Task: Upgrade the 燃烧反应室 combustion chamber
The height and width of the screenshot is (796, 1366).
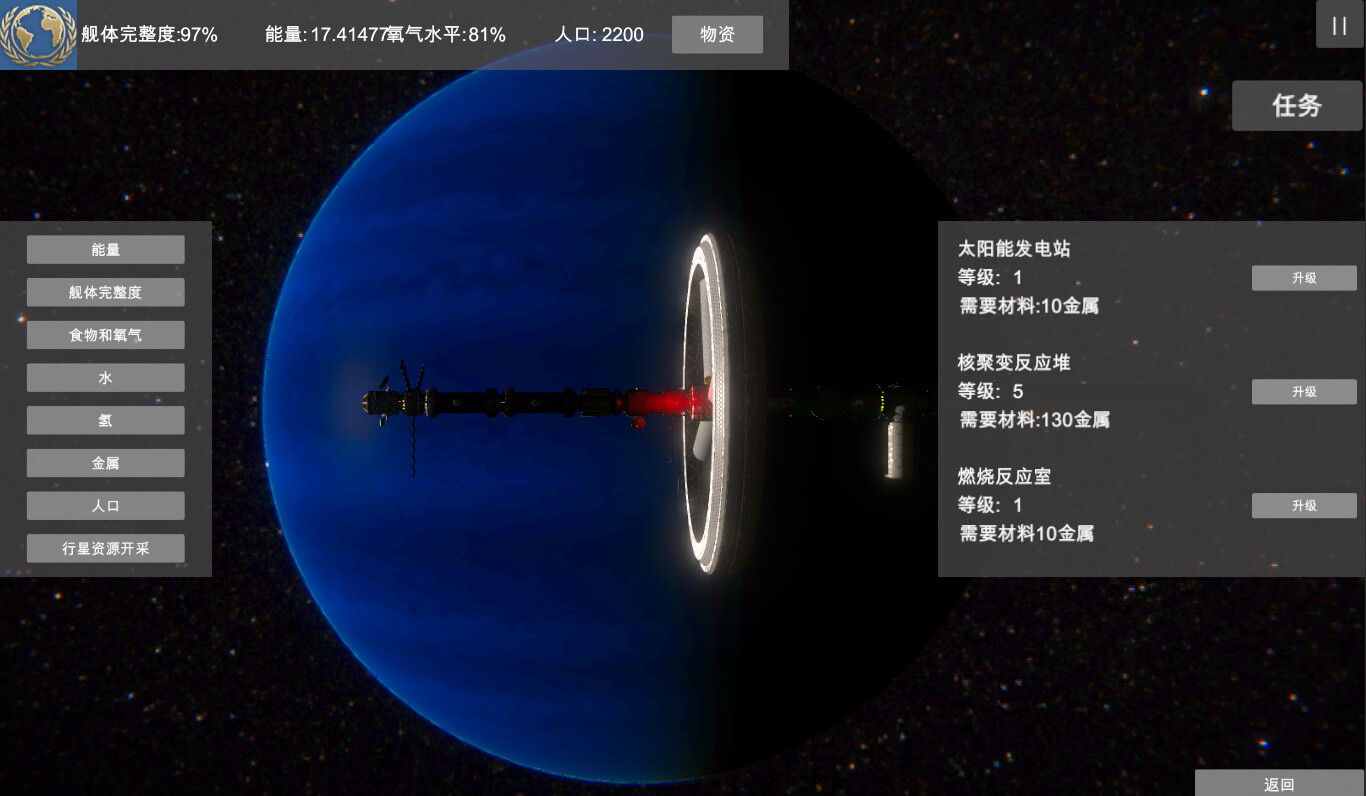Action: pyautogui.click(x=1303, y=505)
